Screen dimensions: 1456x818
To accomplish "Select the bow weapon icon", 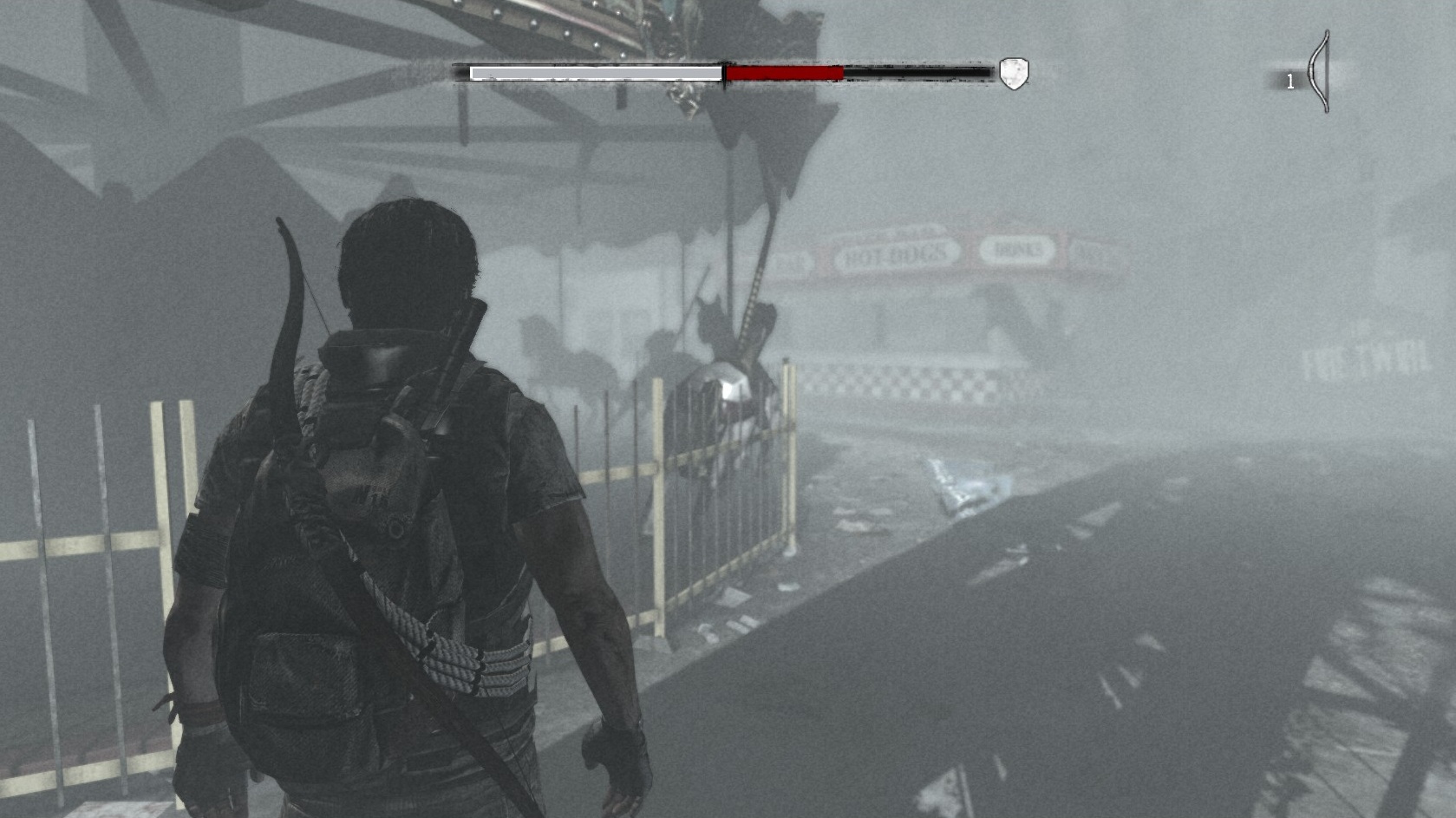I will (1319, 73).
